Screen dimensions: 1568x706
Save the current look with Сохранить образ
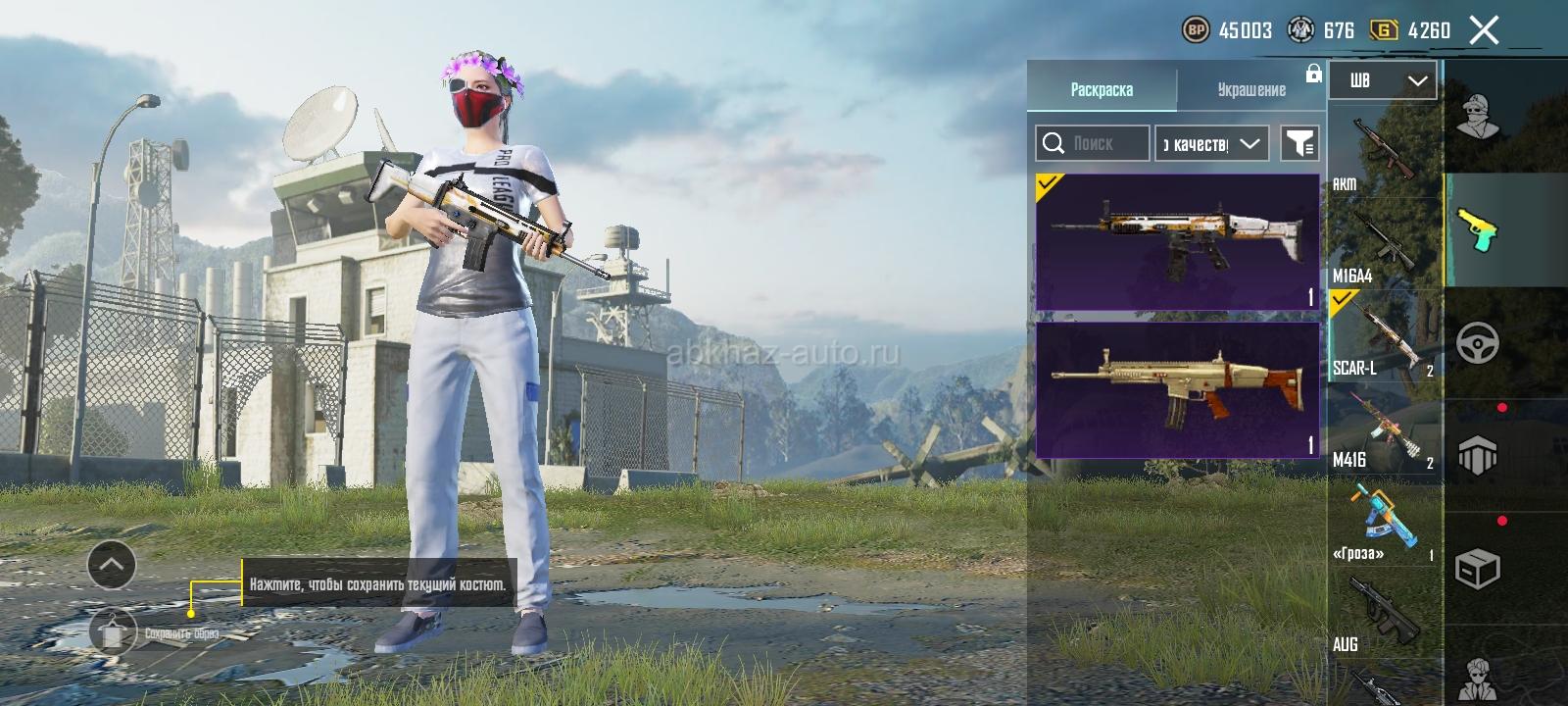(115, 631)
